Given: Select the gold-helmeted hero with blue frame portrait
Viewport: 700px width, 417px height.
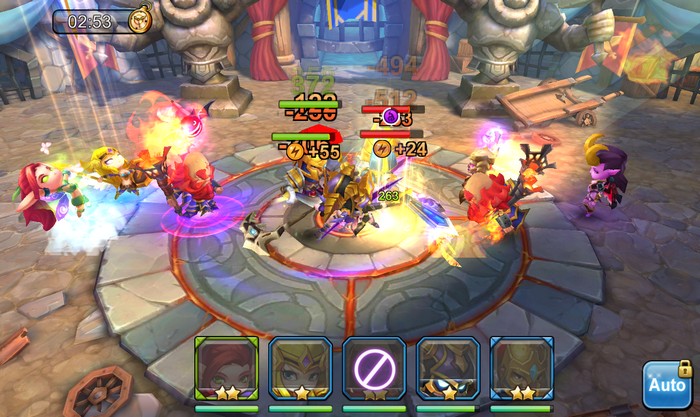Looking at the screenshot, I should 521,368.
